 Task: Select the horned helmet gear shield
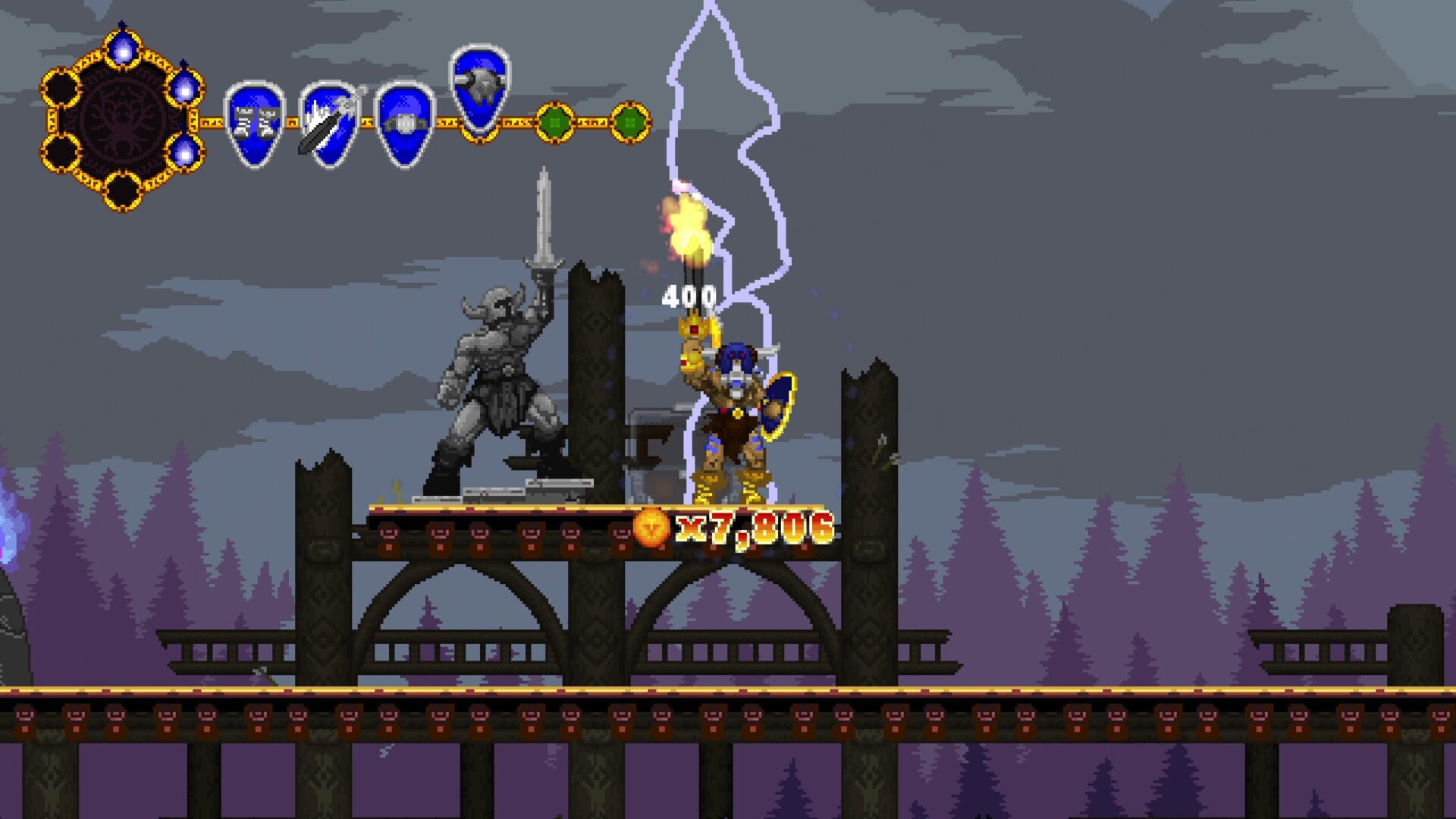[480, 89]
